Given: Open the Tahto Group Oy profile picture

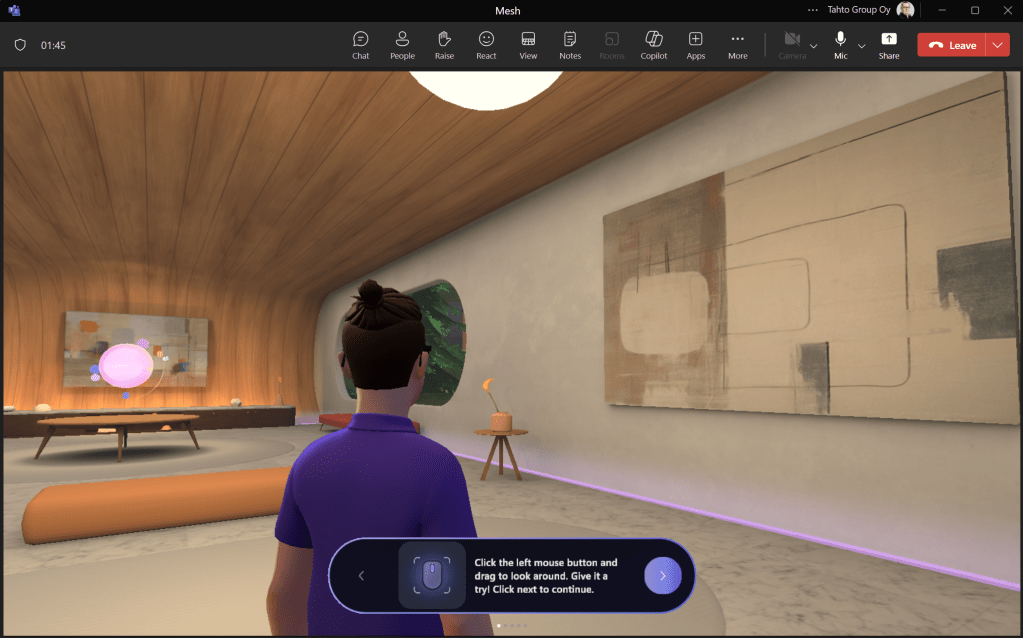Looking at the screenshot, I should pyautogui.click(x=906, y=10).
